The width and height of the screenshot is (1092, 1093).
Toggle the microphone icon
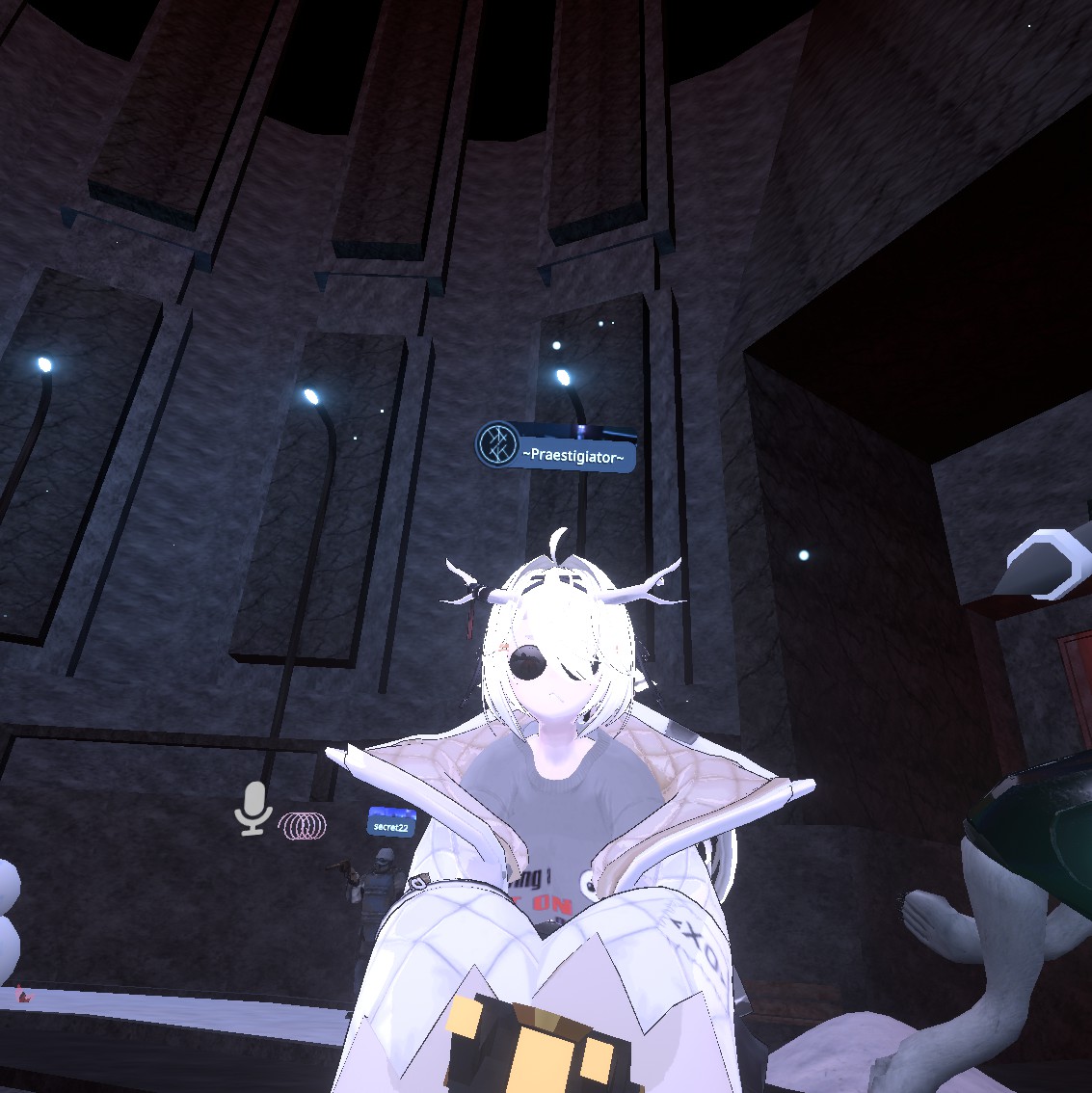click(x=253, y=808)
